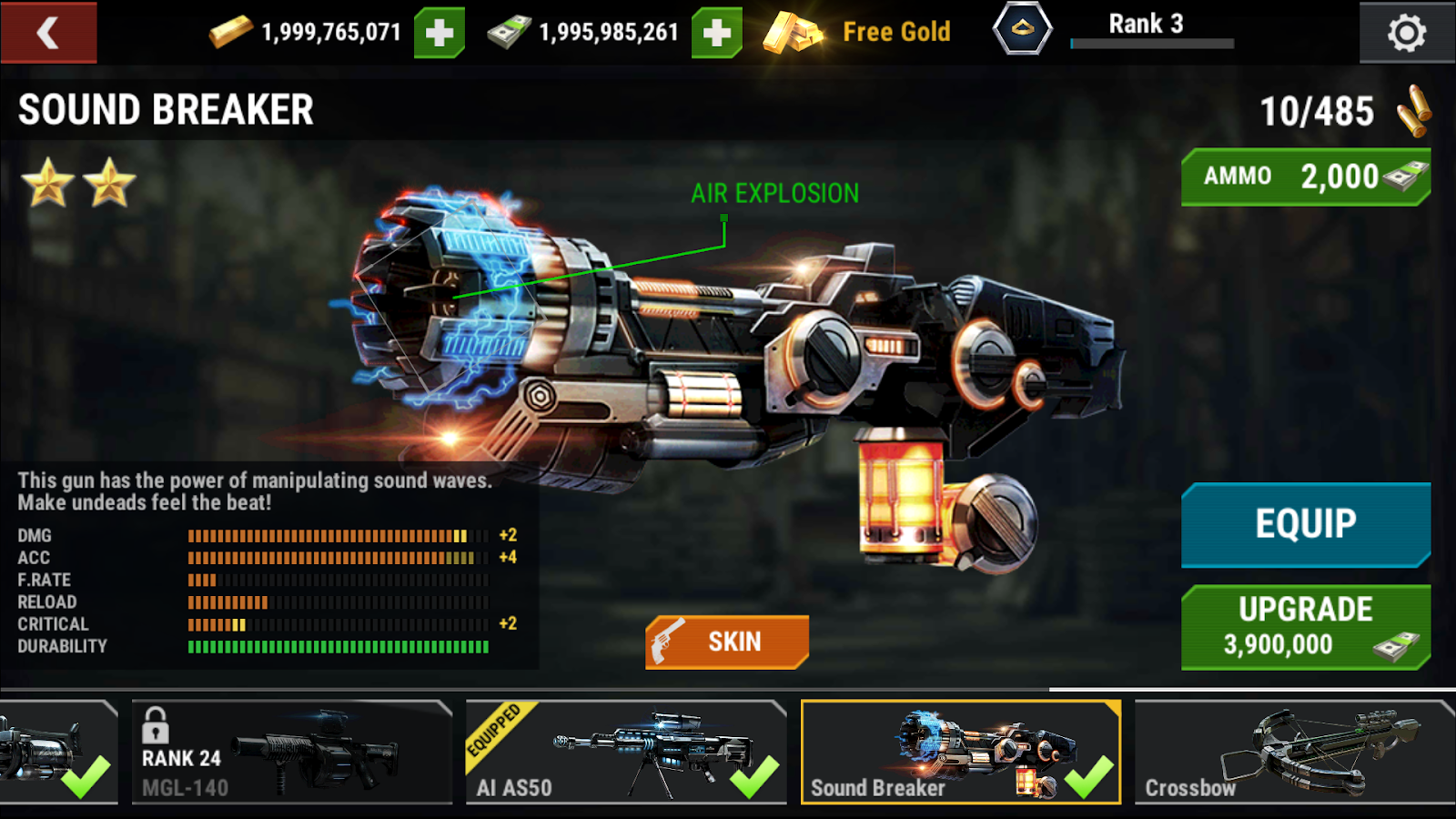Buy ammo for 2,000 cash

coord(1306,177)
